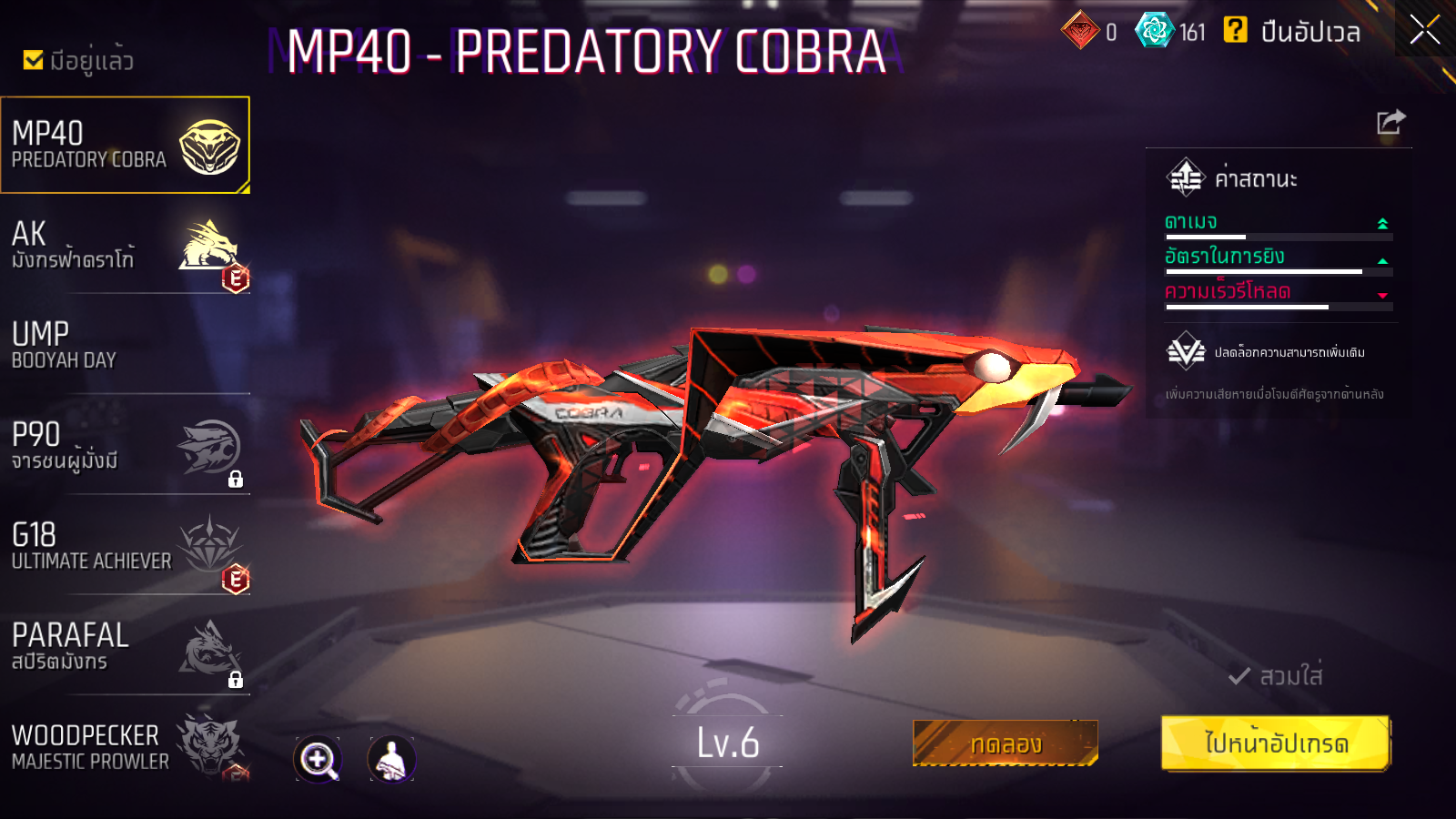Viewport: 1456px width, 819px height.
Task: Select MP40 Predatory Cobra in list
Action: coord(125,145)
